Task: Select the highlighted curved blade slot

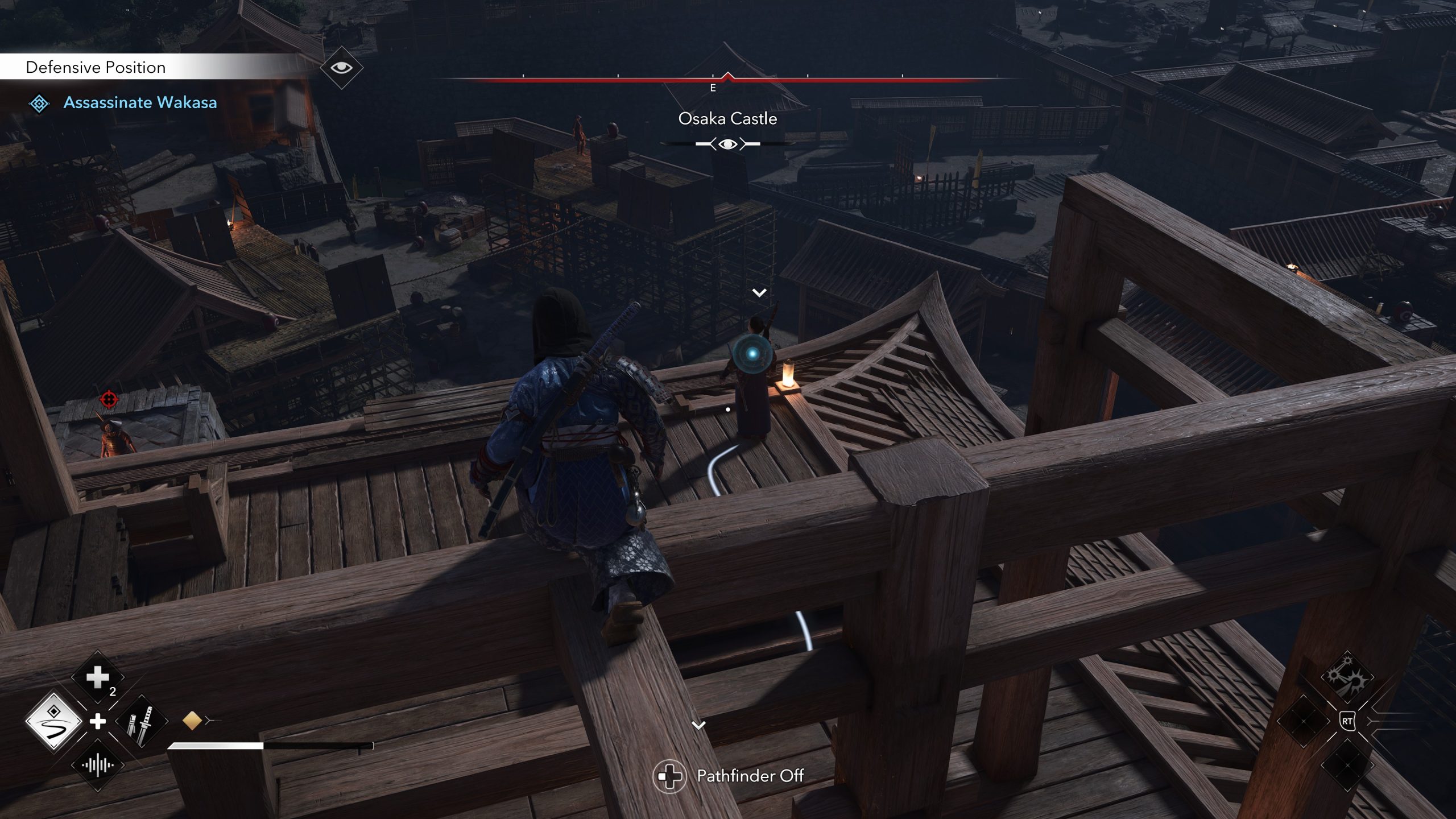Action: coord(54,721)
